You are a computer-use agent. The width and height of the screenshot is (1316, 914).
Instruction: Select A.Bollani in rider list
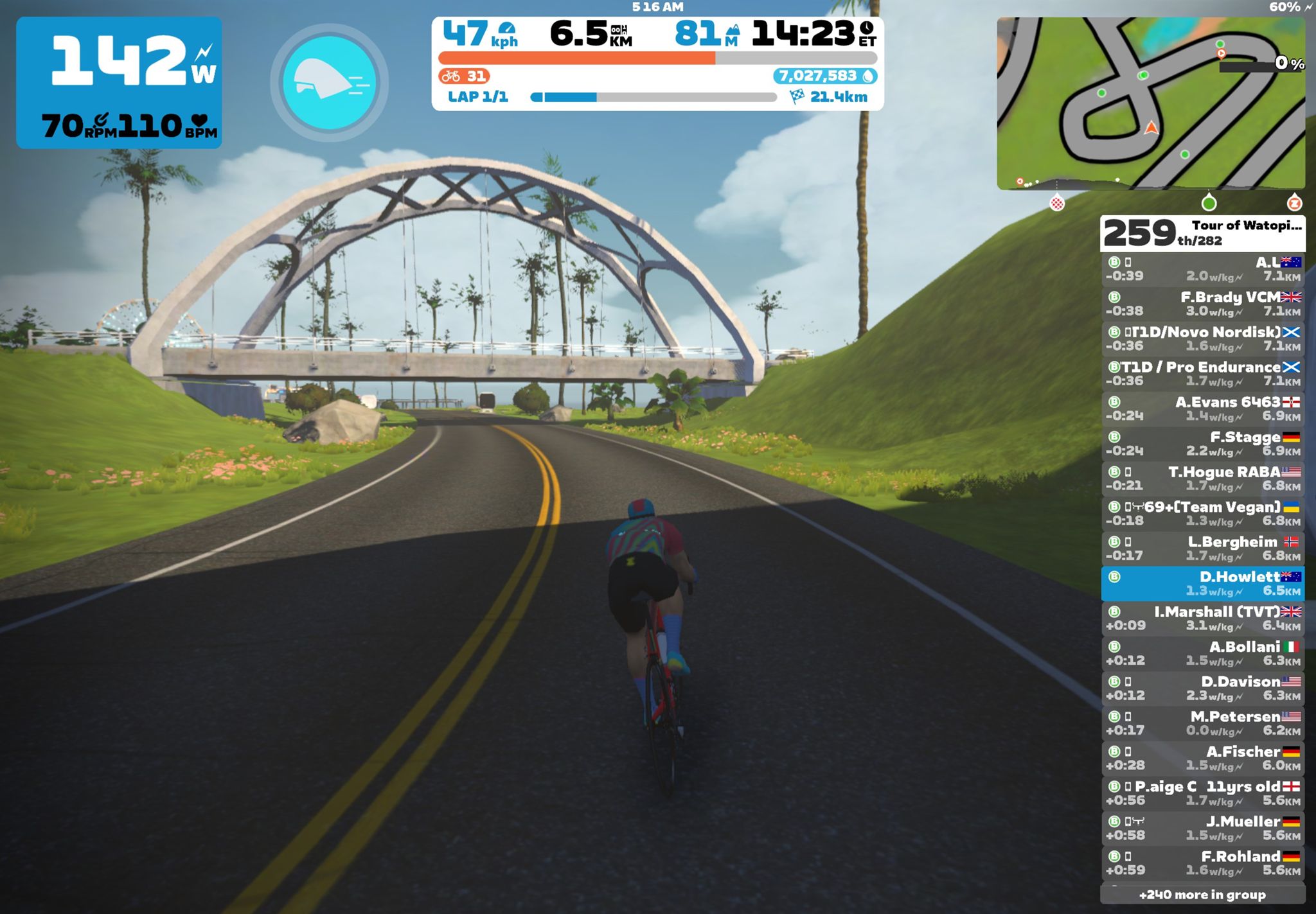click(1202, 653)
